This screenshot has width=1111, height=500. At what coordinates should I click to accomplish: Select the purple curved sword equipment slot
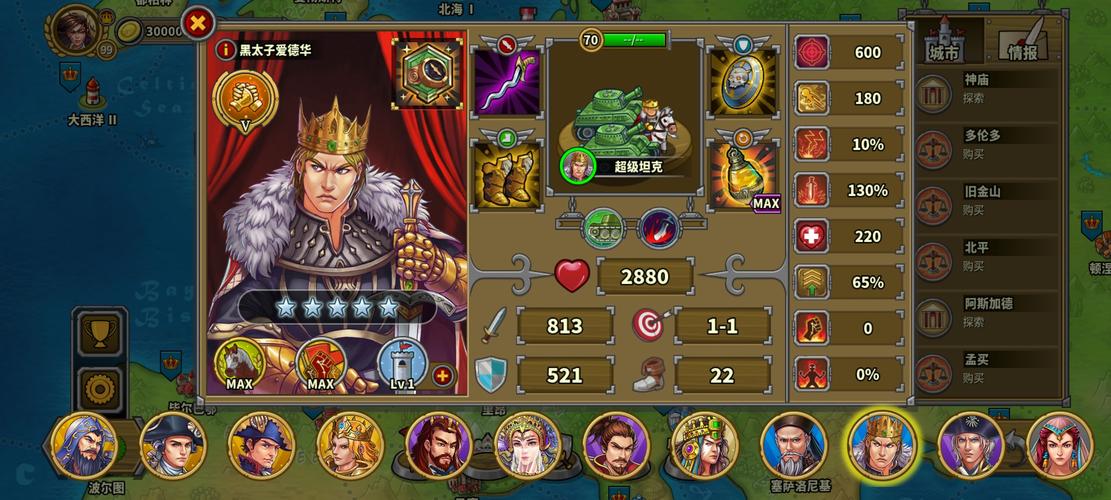coord(506,82)
